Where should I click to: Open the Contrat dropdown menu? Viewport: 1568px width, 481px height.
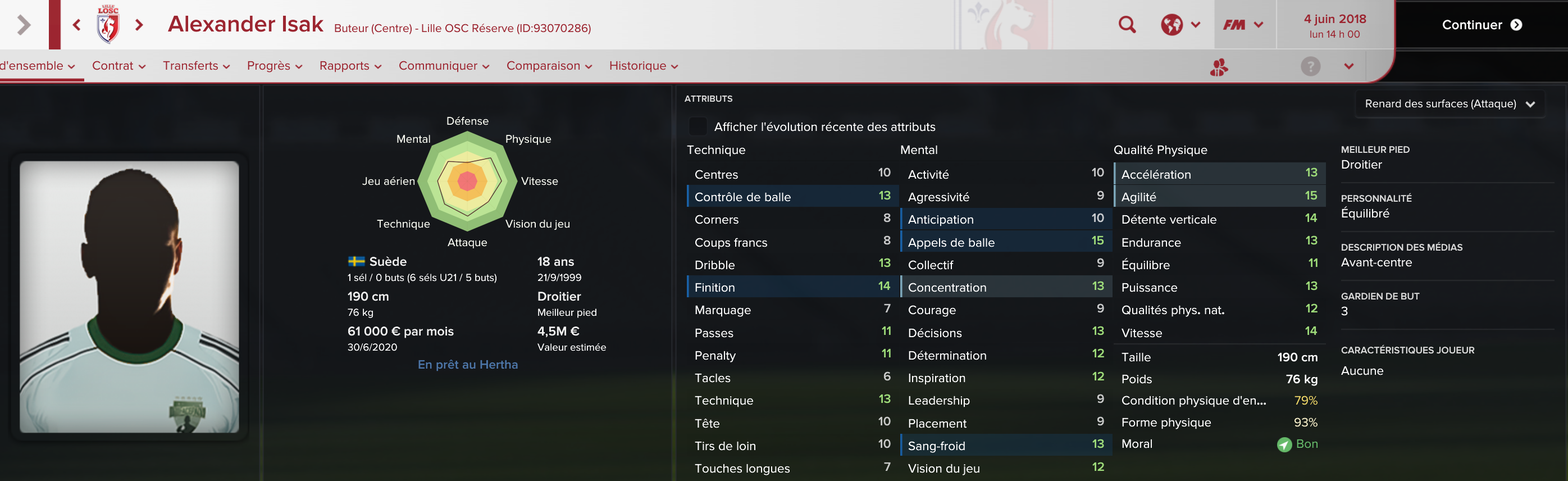pos(118,66)
